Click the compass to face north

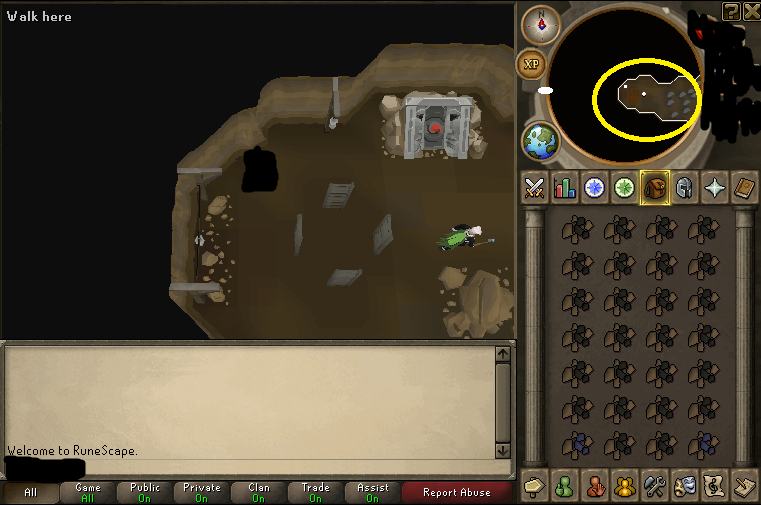coord(543,21)
